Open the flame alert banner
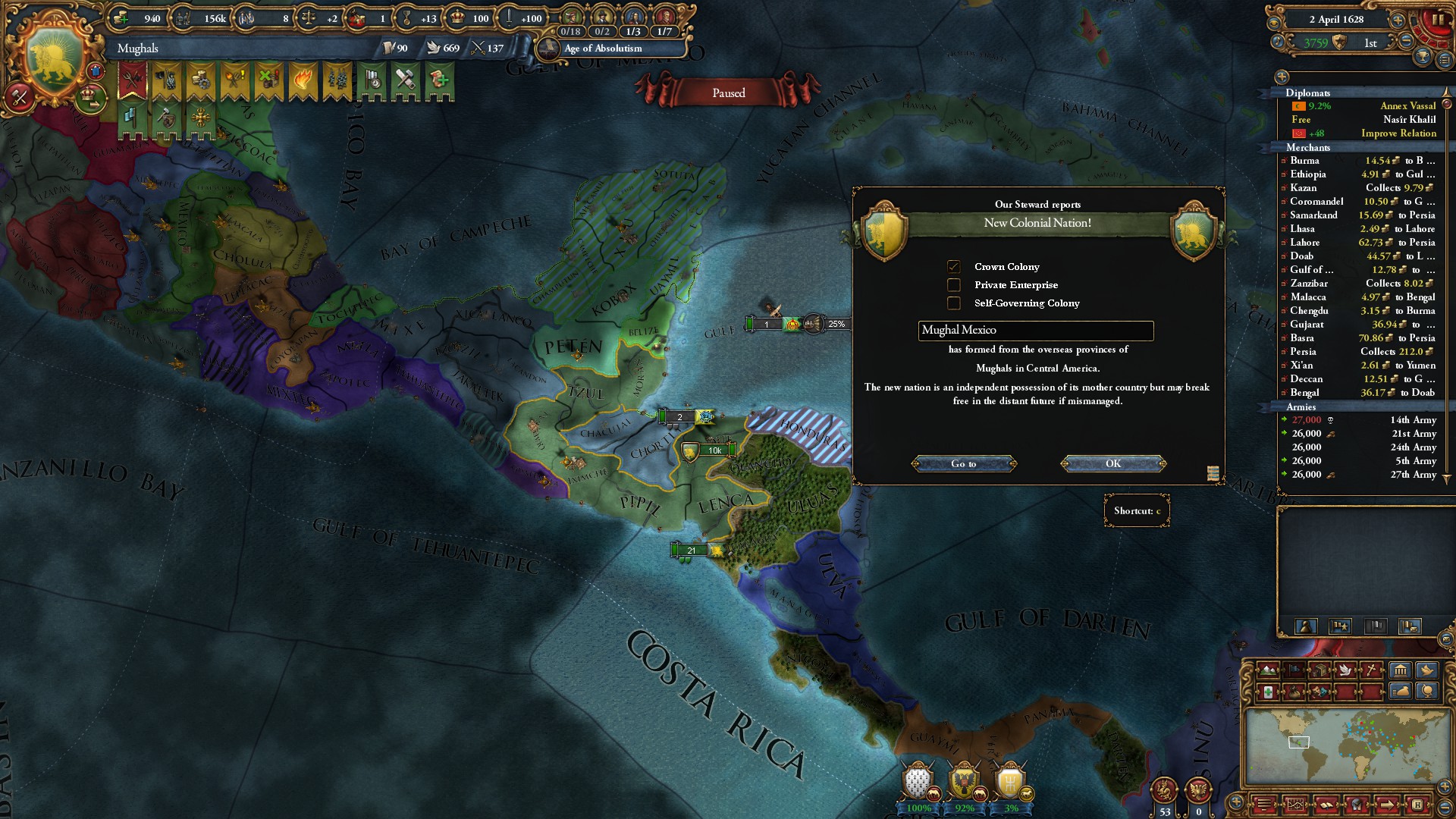1456x819 pixels. point(303,80)
